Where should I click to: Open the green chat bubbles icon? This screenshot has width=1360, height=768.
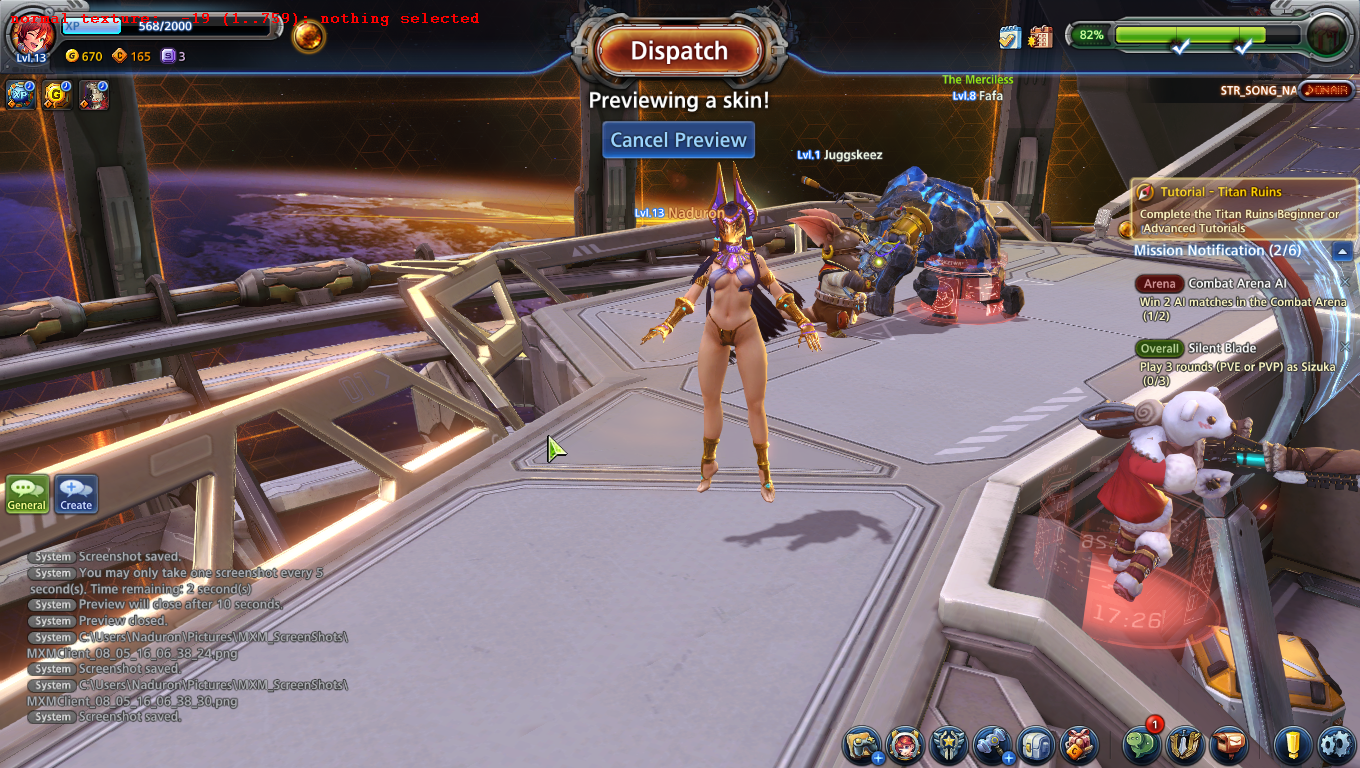(x=1141, y=745)
